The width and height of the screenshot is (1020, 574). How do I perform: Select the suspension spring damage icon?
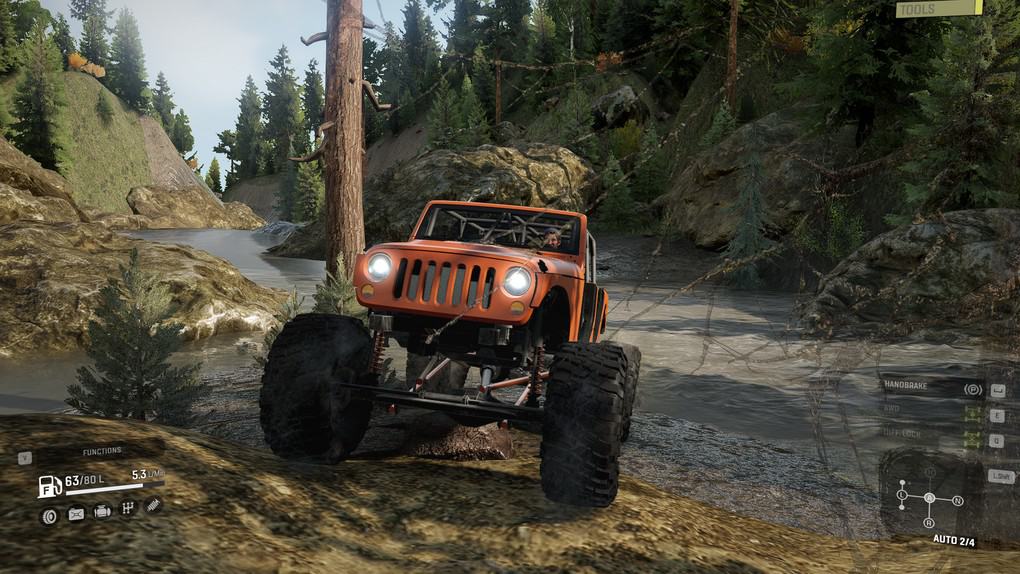153,506
